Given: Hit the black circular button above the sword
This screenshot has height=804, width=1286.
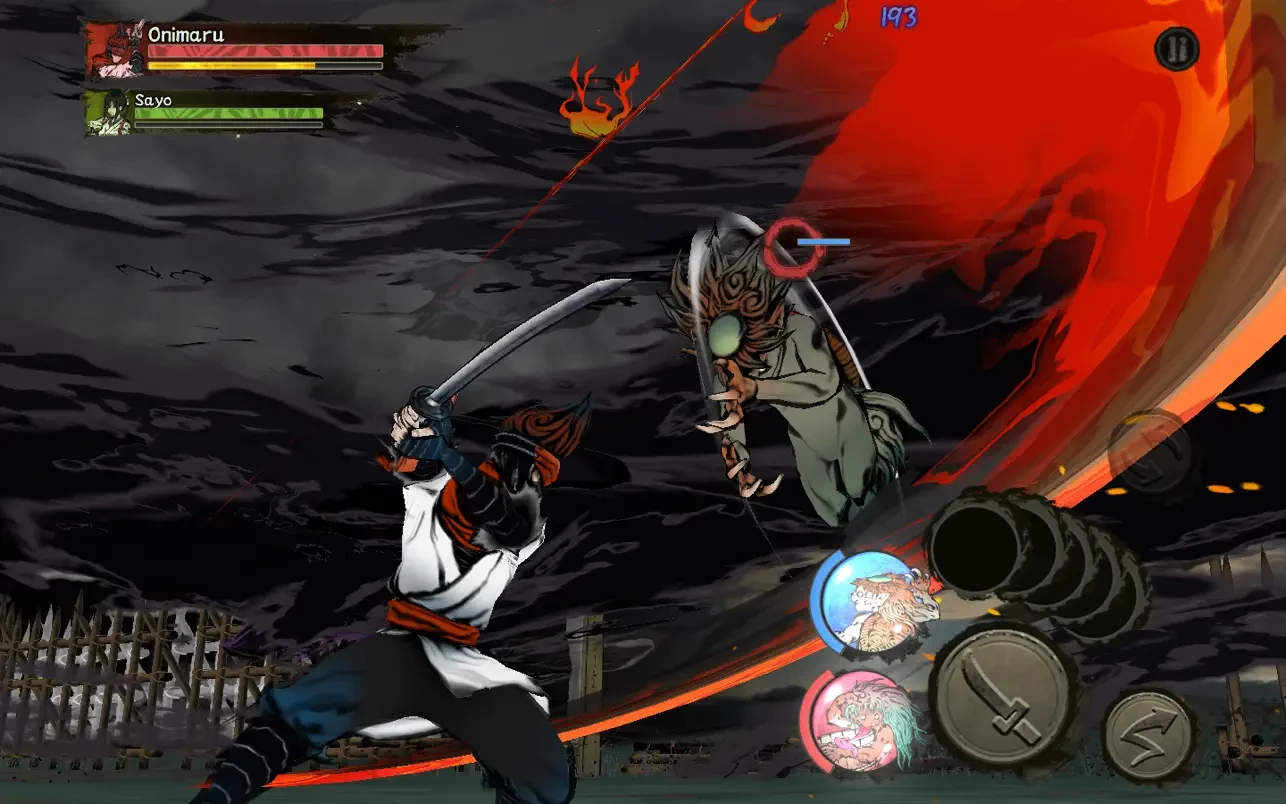Looking at the screenshot, I should tap(975, 545).
